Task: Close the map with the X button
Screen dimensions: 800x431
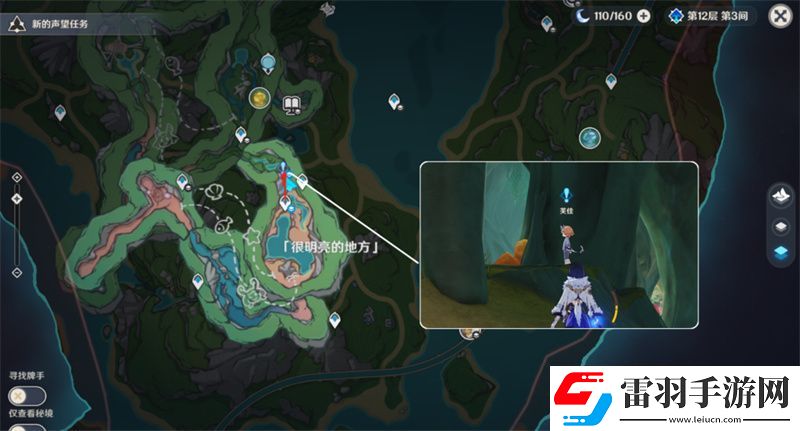Action: (779, 15)
